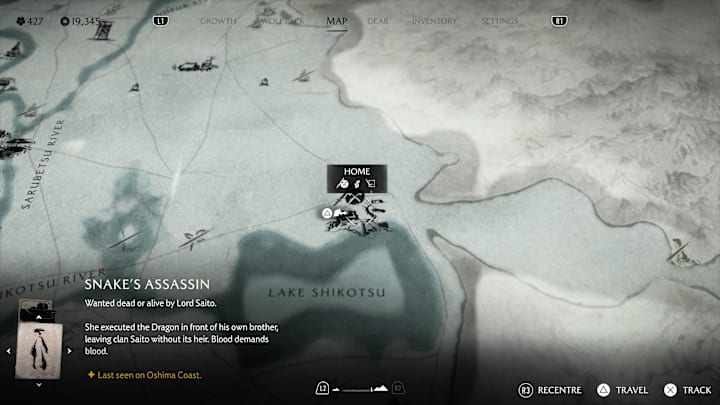Select the Map tab
The width and height of the screenshot is (720, 405).
[337, 20]
